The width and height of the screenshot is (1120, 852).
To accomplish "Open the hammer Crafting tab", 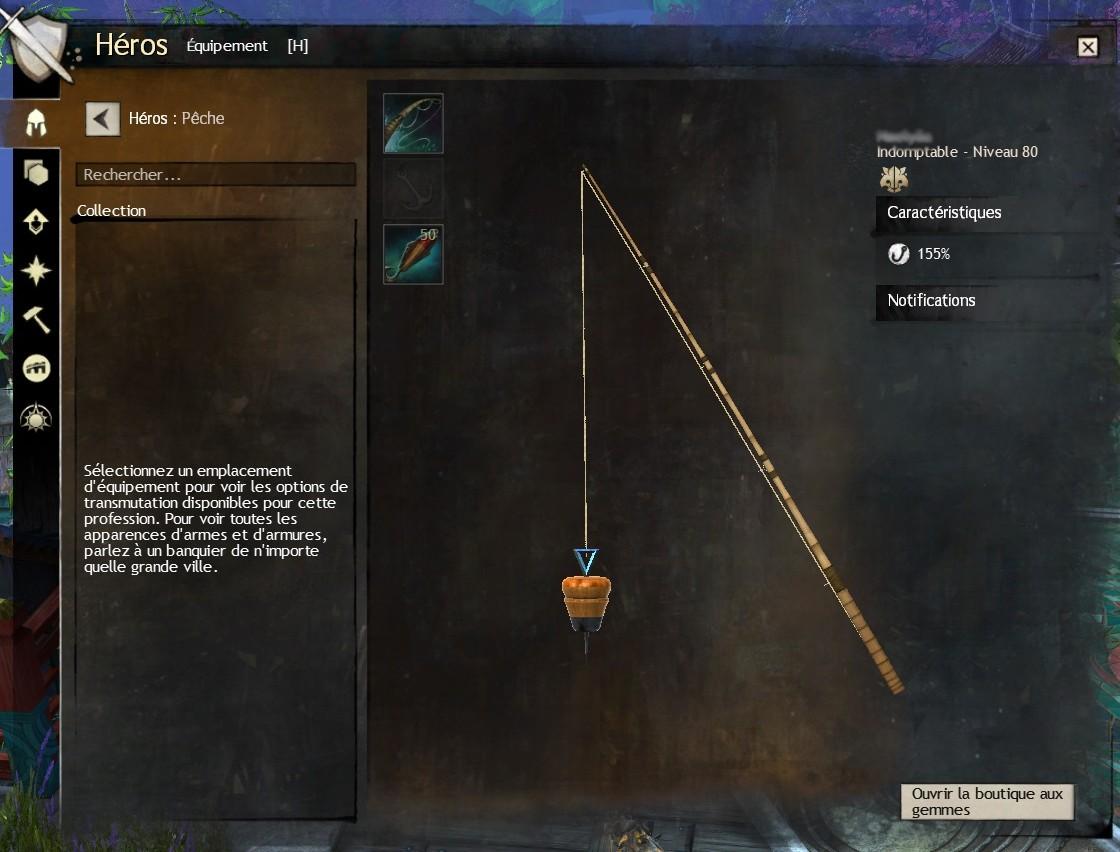I will [36, 320].
